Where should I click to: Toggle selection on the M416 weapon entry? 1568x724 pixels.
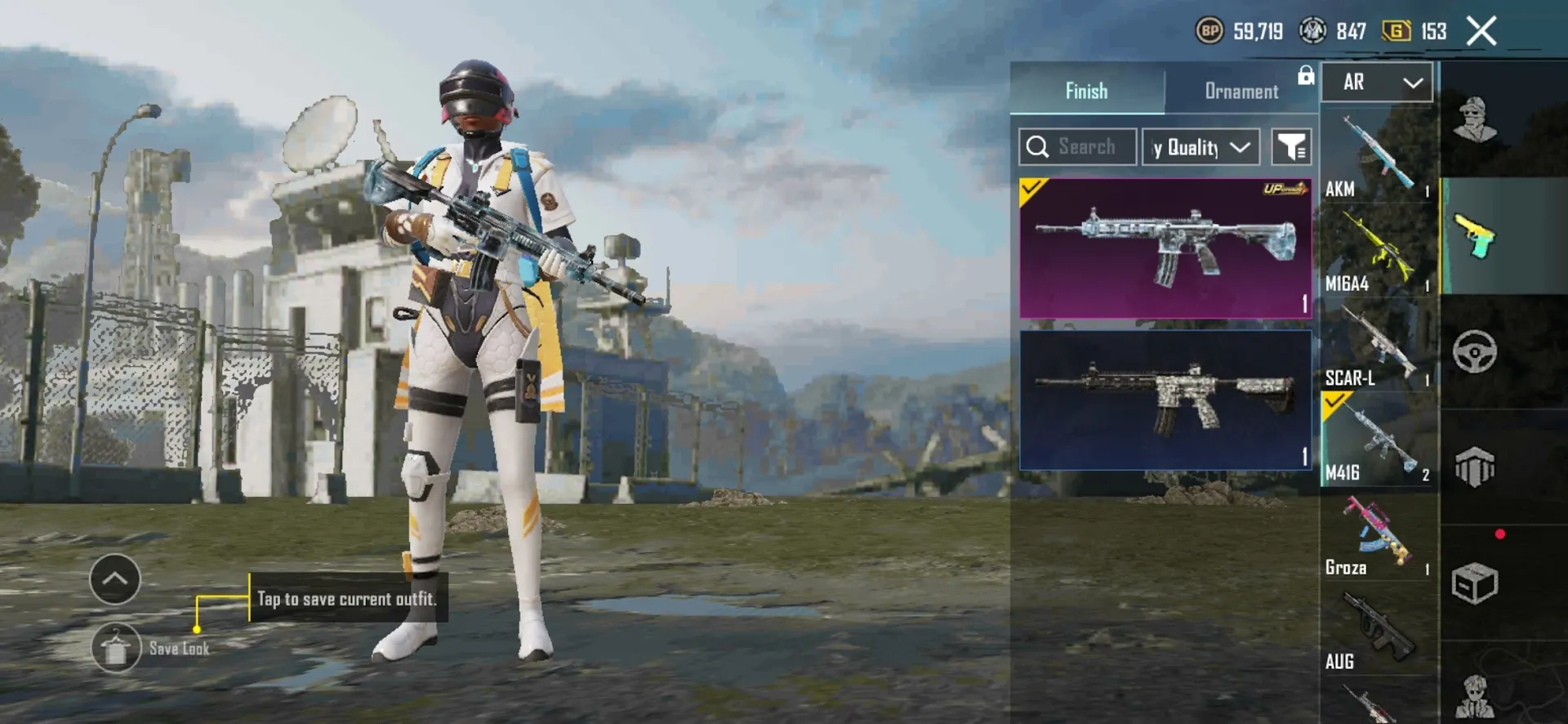pos(1378,437)
